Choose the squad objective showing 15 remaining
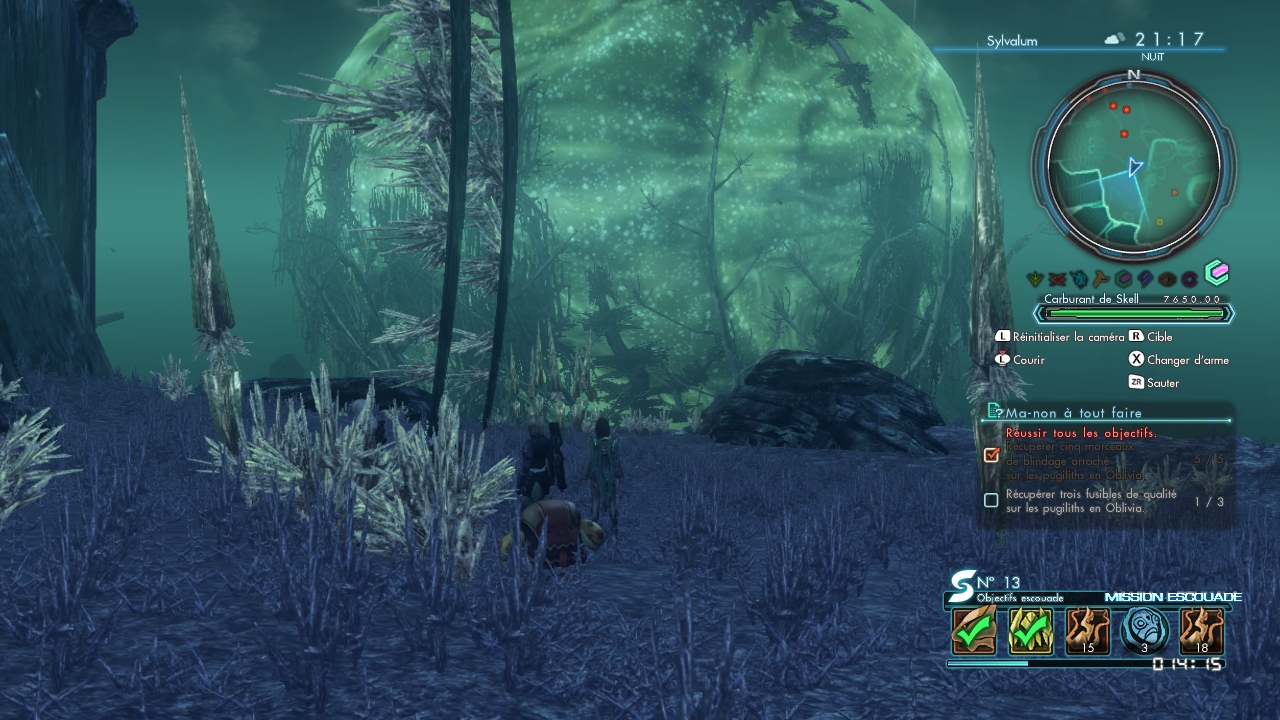The image size is (1280, 720). (x=1087, y=631)
